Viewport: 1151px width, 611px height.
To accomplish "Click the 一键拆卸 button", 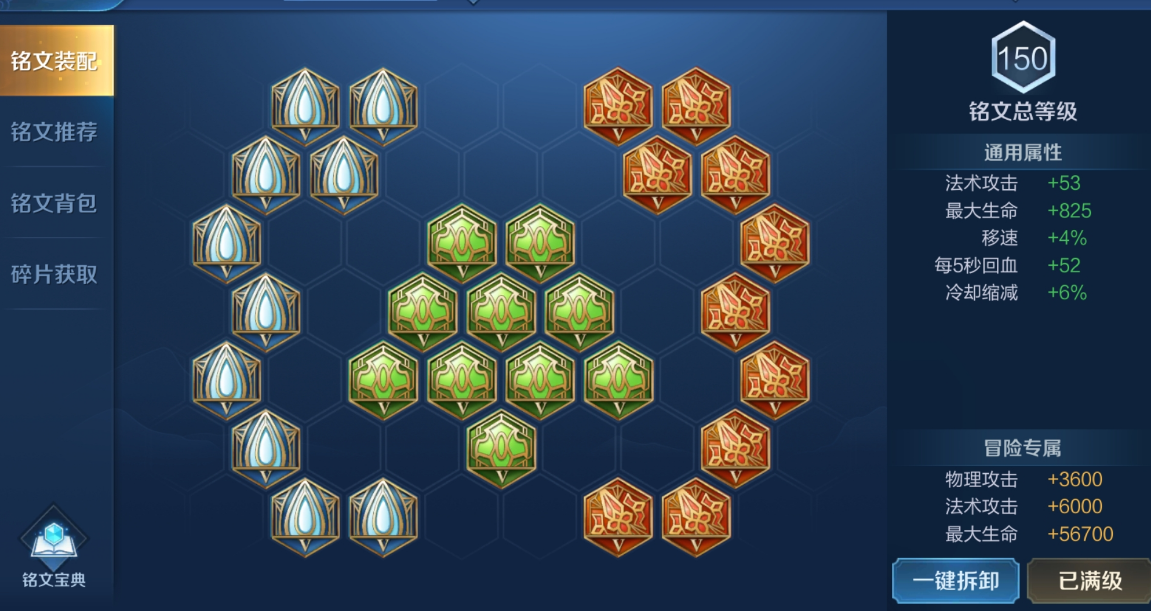I will click(955, 581).
